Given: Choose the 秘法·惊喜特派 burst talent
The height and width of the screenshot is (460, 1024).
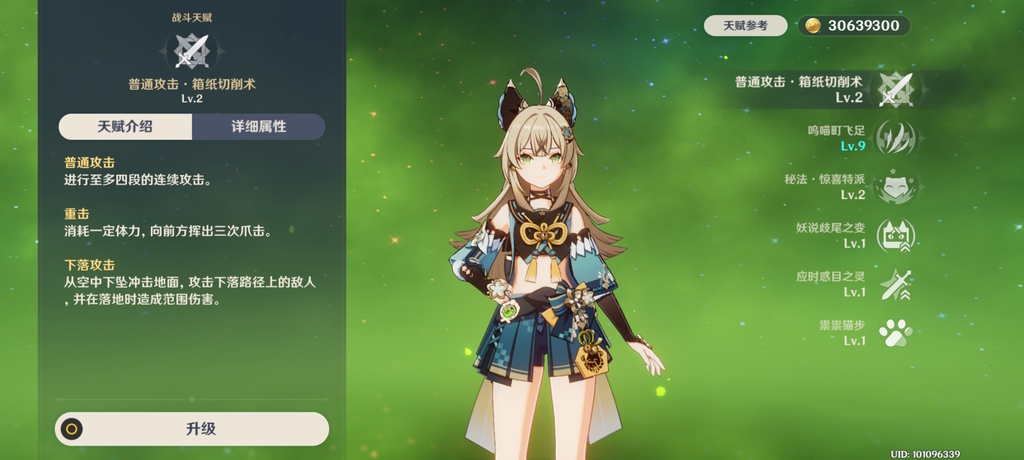Looking at the screenshot, I should 894,187.
